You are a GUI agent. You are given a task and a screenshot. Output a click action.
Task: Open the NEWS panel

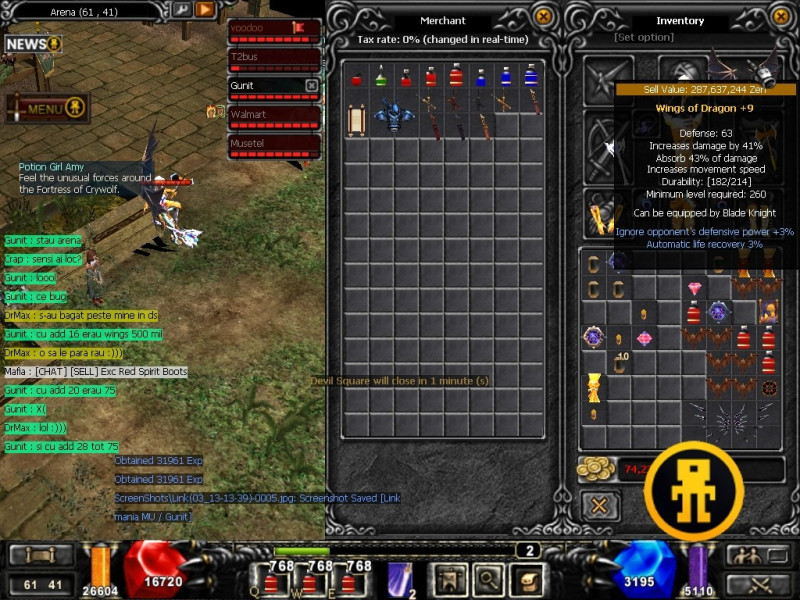[32, 44]
